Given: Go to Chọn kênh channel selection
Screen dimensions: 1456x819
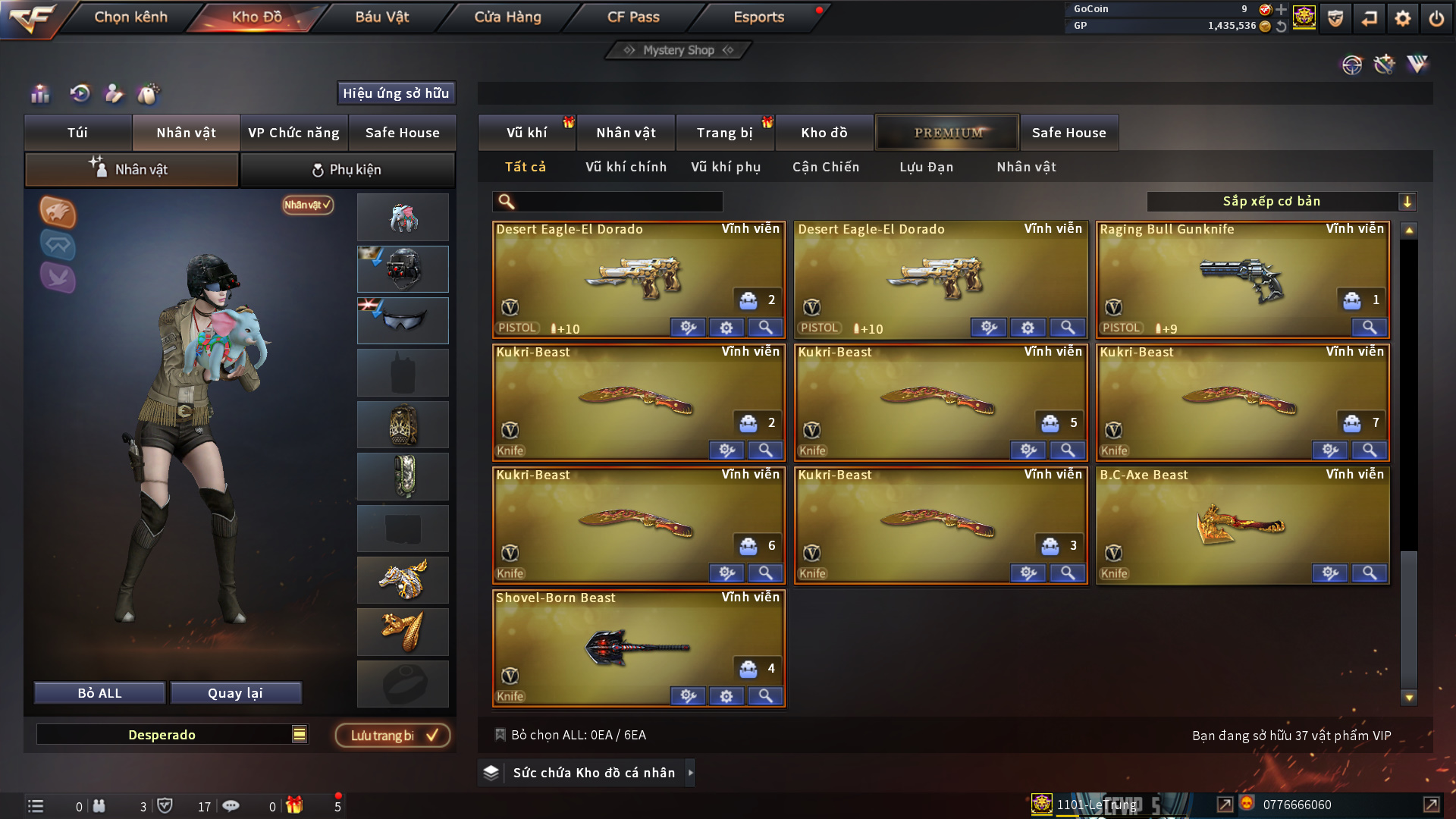Looking at the screenshot, I should (130, 17).
